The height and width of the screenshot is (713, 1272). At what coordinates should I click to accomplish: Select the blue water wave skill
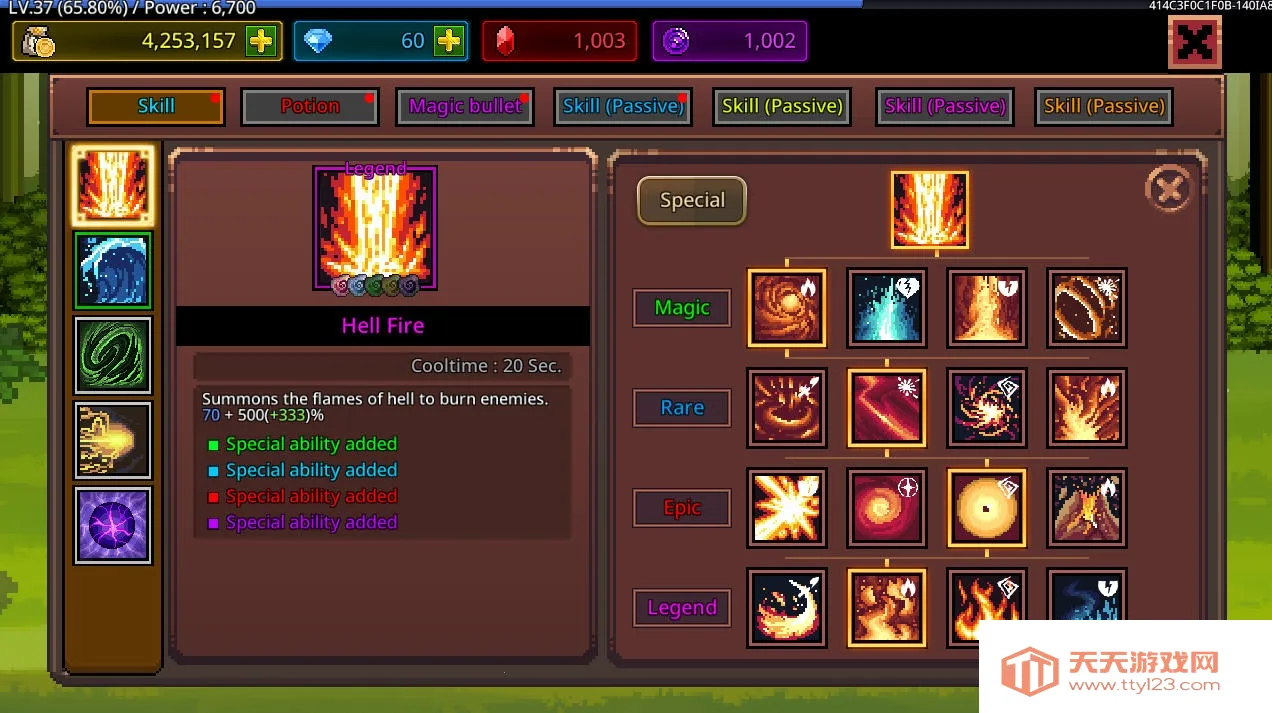(113, 270)
